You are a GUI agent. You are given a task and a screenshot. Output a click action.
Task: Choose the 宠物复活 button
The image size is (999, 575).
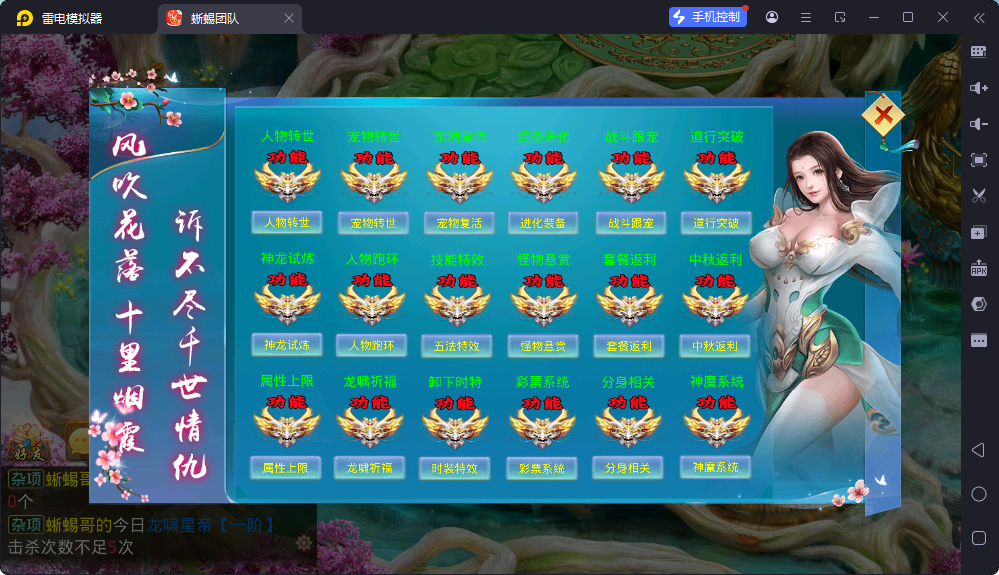[x=458, y=222]
